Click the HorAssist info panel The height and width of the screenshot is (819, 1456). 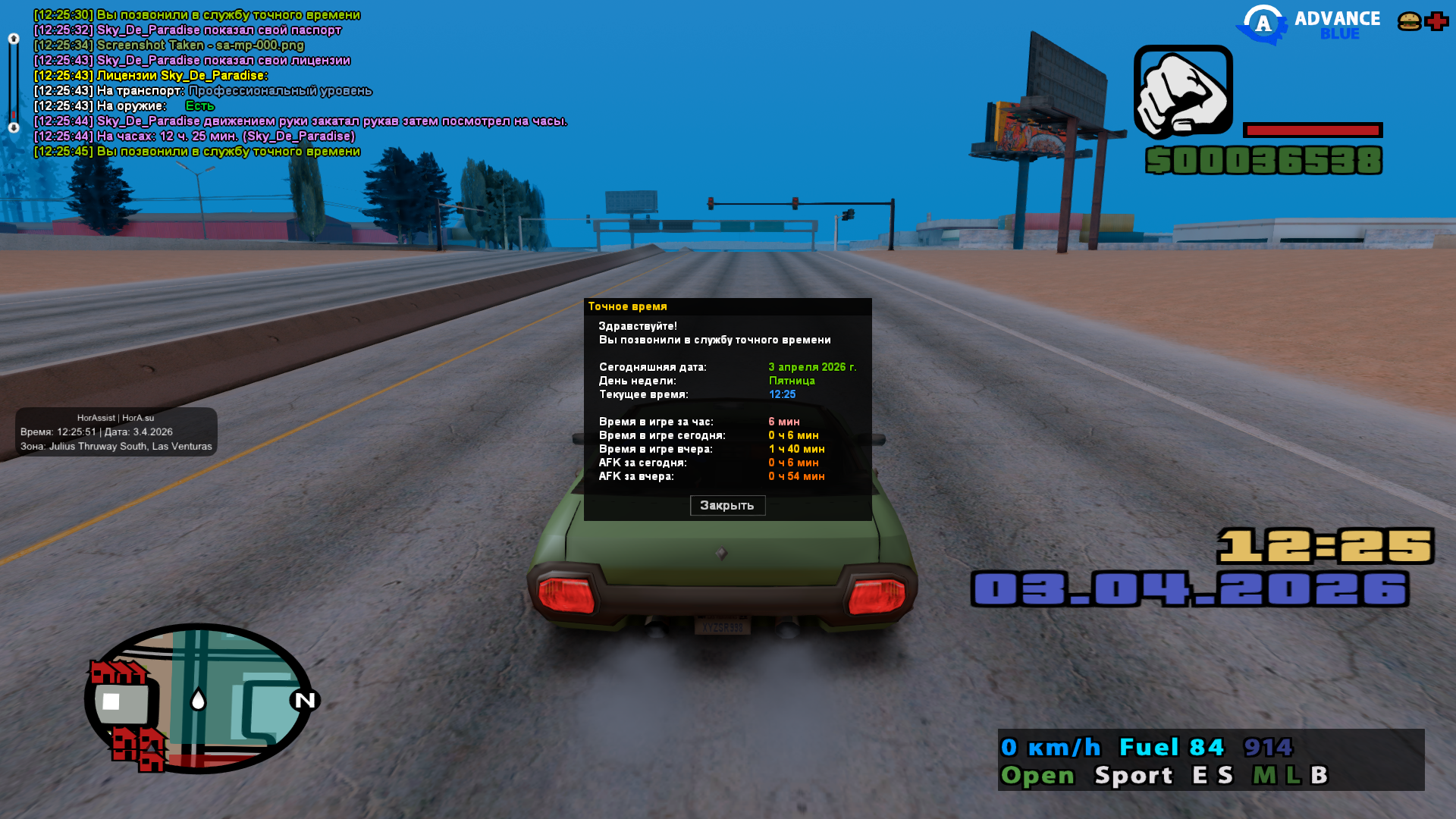tap(116, 431)
